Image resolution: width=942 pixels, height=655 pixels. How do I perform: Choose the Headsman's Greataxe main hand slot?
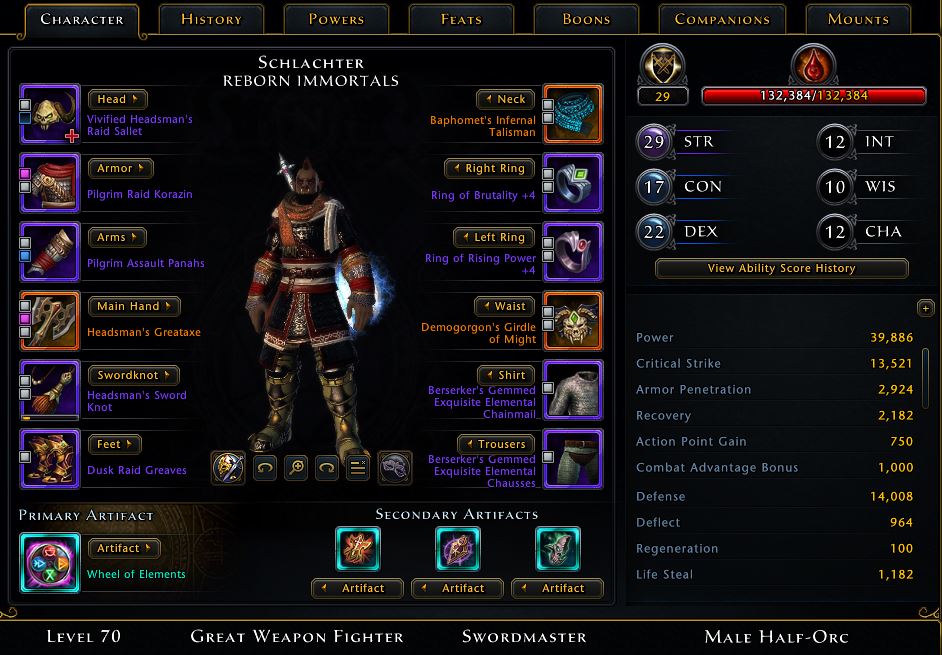click(x=50, y=321)
